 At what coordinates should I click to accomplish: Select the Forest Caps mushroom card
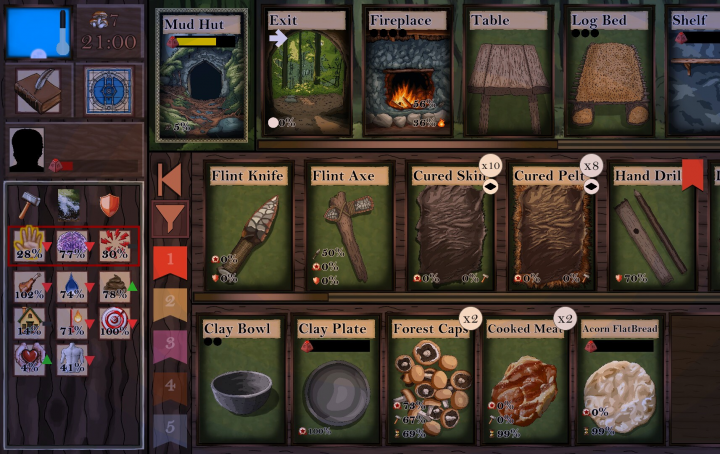point(431,380)
